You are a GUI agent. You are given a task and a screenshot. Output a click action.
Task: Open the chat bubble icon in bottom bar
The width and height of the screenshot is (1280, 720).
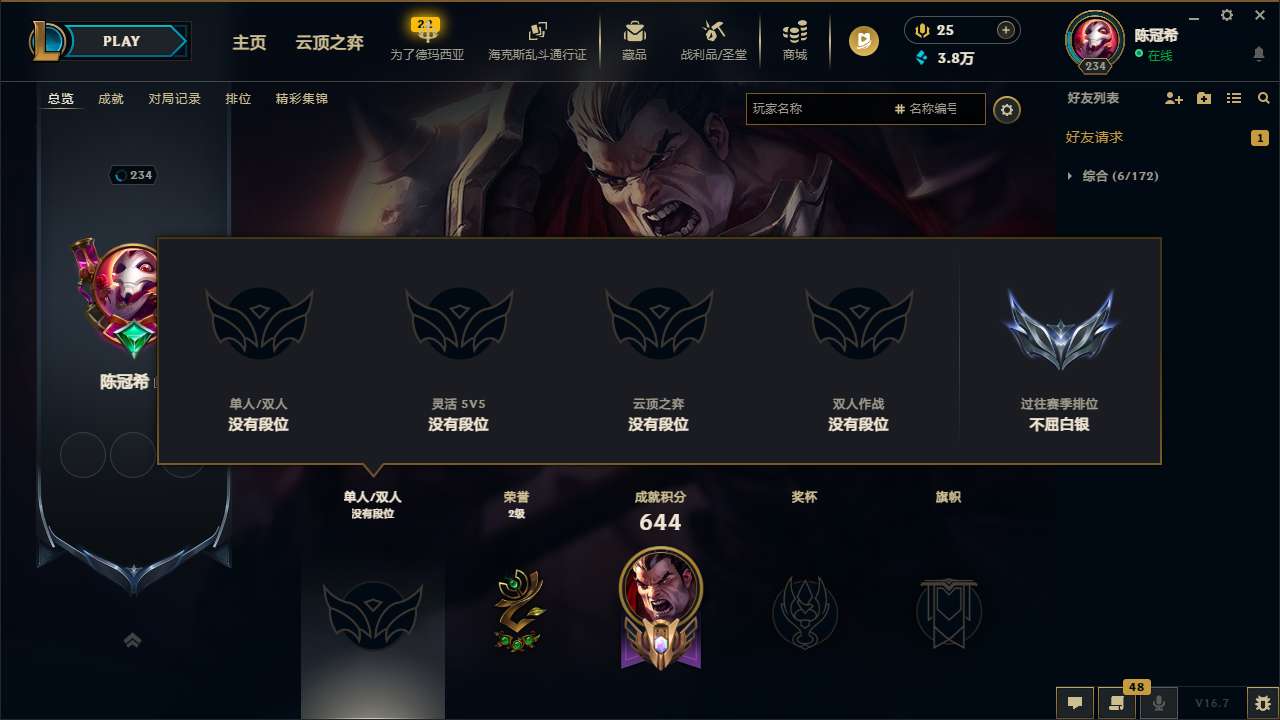click(x=1074, y=703)
